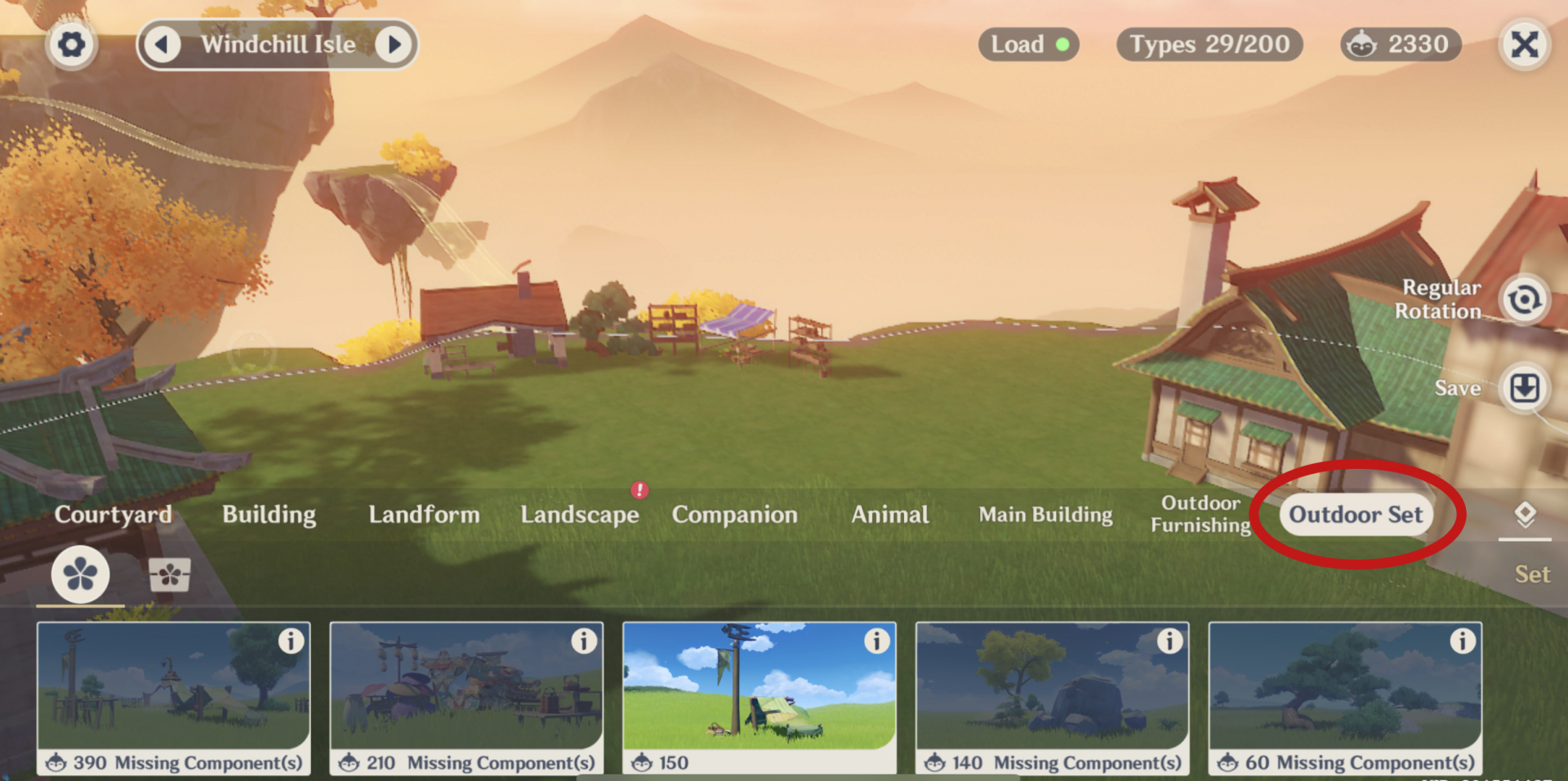Open the Building category tab
This screenshot has width=1568, height=781.
(x=269, y=515)
